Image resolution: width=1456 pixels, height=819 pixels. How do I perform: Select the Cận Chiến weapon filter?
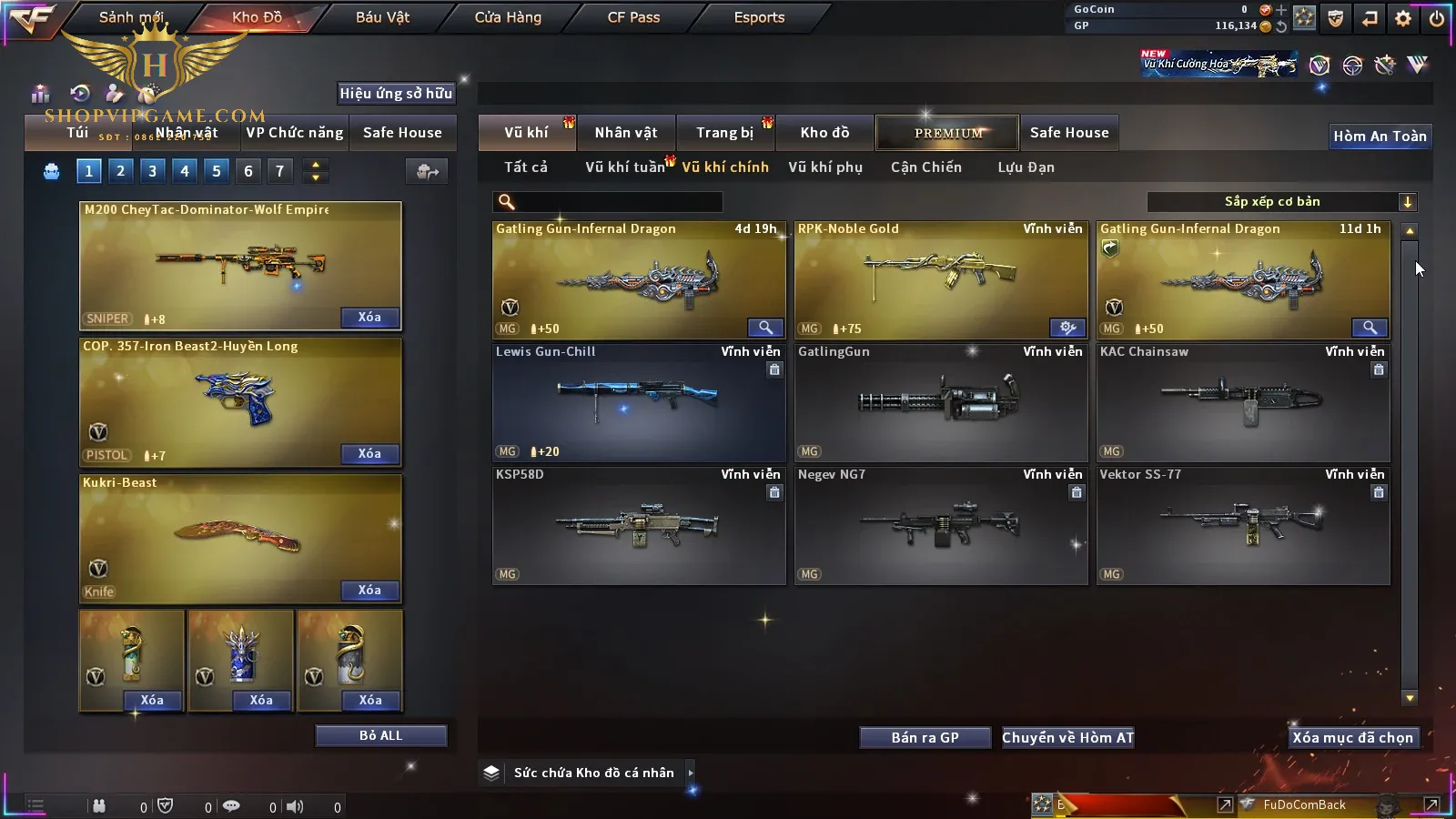925,167
